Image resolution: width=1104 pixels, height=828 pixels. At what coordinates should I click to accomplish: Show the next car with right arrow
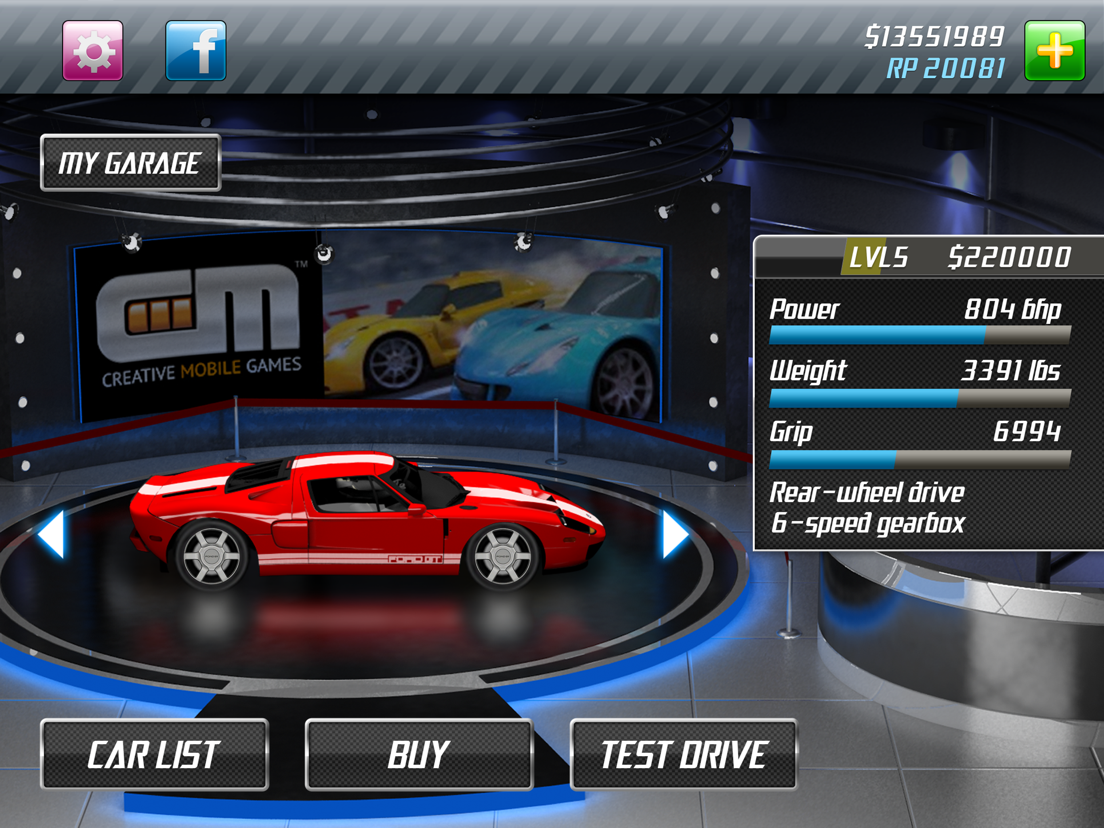[x=675, y=534]
